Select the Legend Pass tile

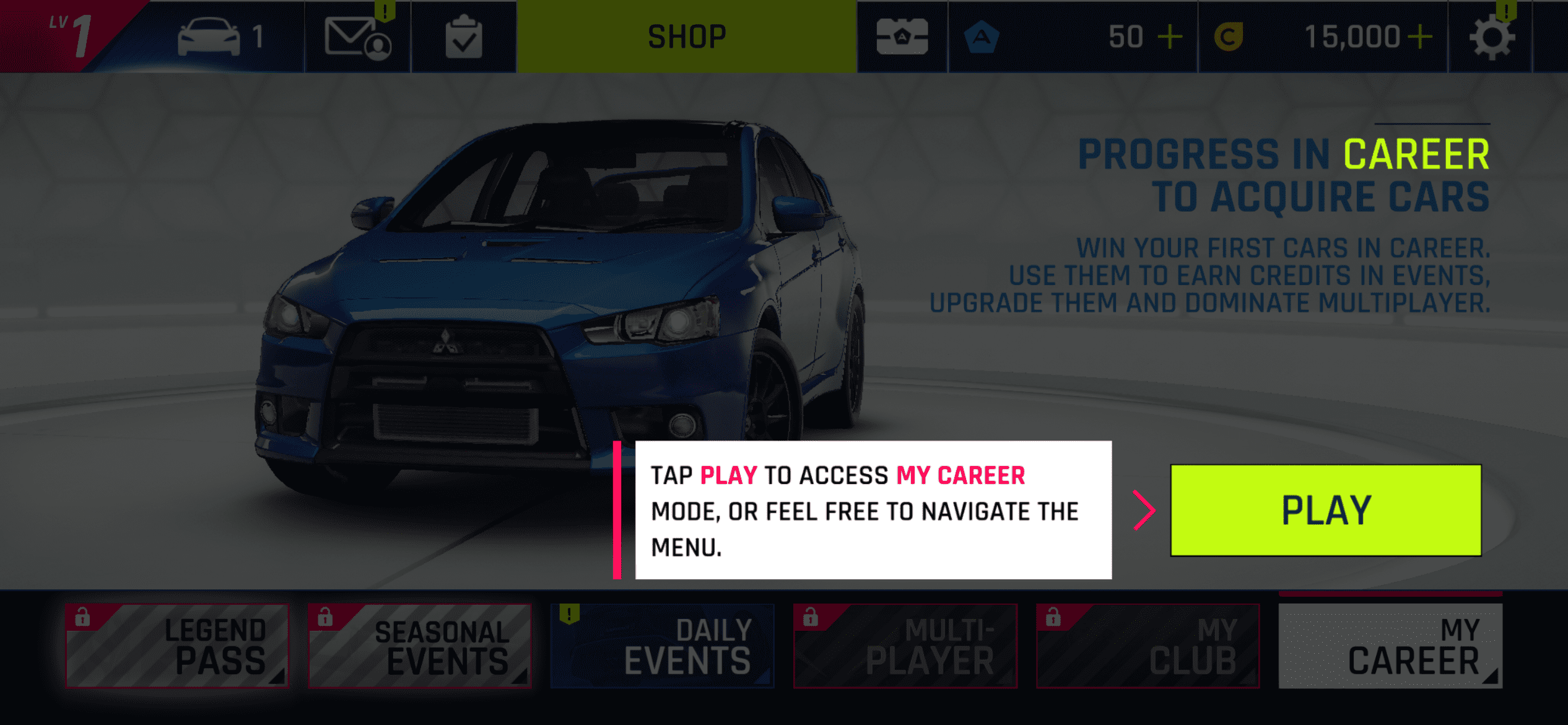coord(178,646)
